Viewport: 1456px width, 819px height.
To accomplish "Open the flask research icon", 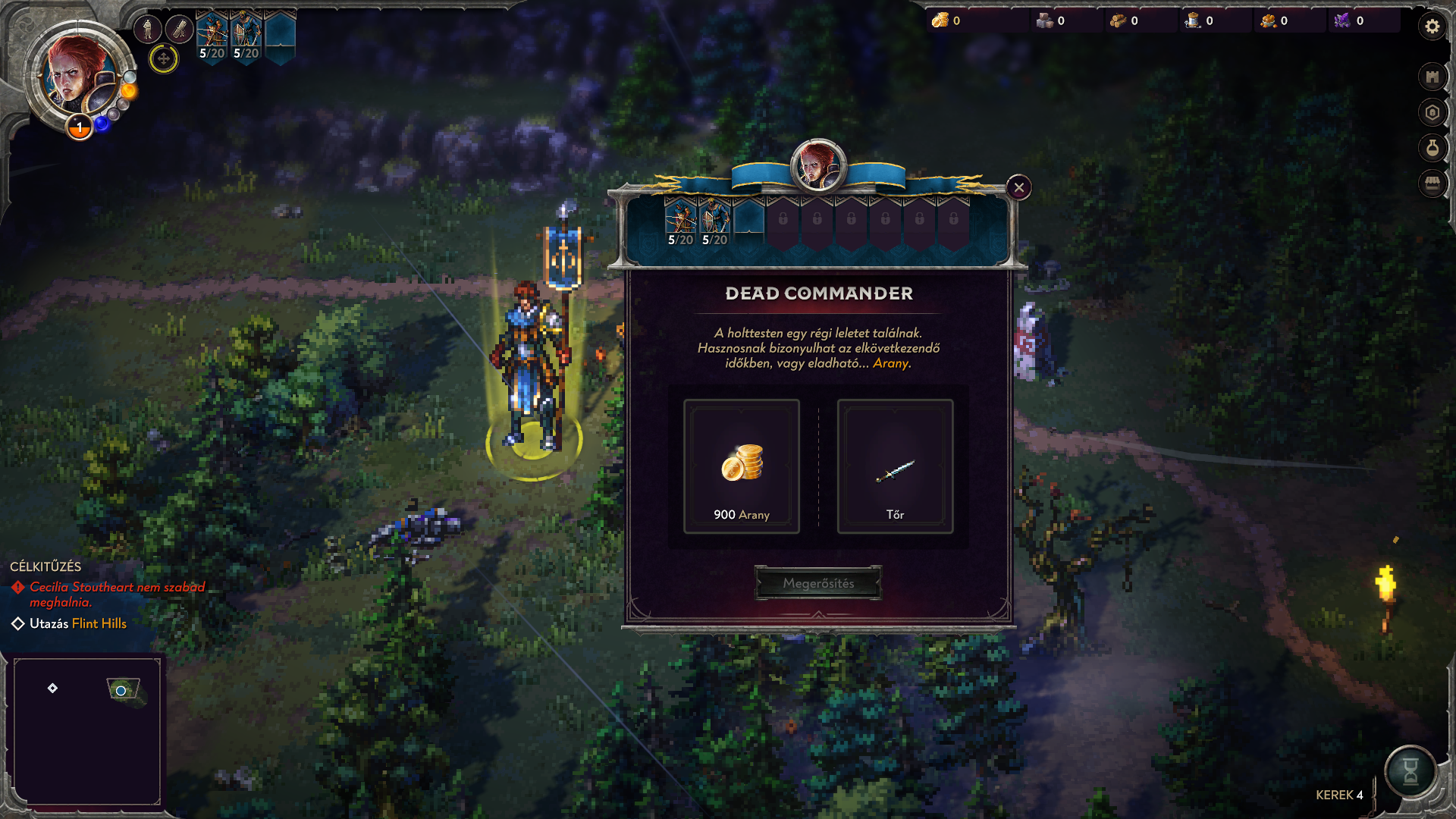I will pyautogui.click(x=1432, y=148).
